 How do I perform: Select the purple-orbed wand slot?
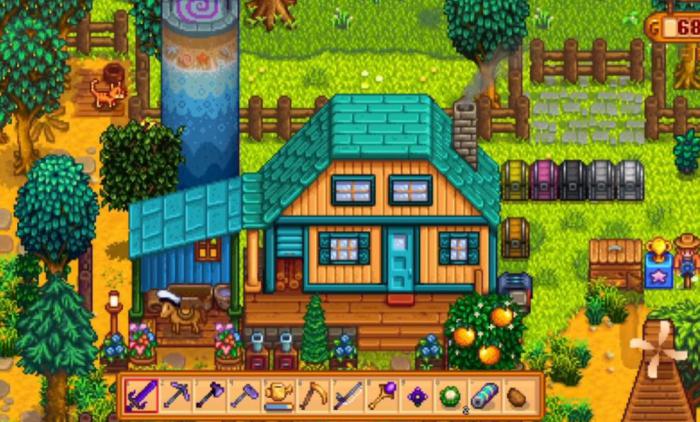tap(381, 396)
